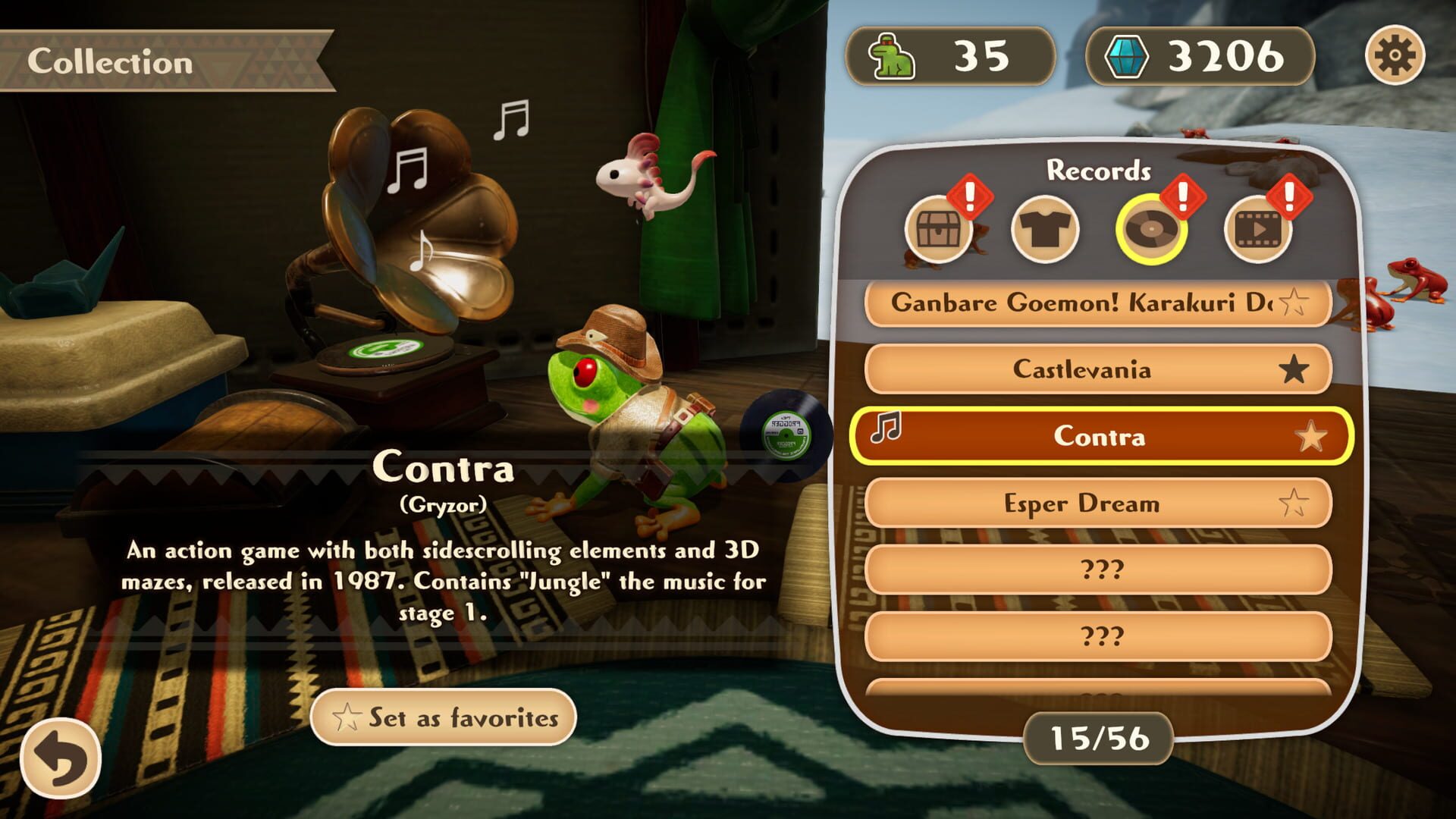1456x819 pixels.
Task: Click the green frog collectible counter icon
Action: click(x=891, y=55)
